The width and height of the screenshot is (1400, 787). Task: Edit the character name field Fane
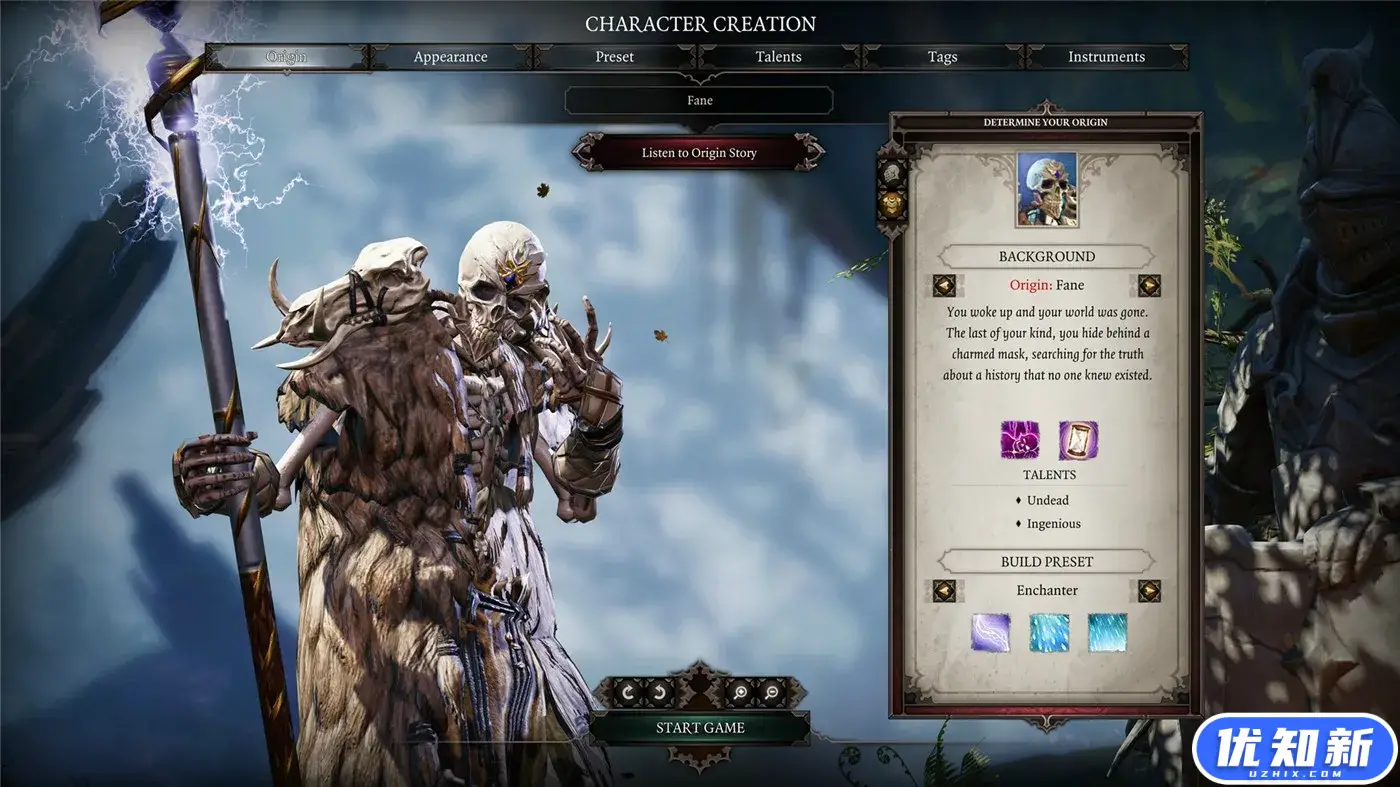point(699,100)
